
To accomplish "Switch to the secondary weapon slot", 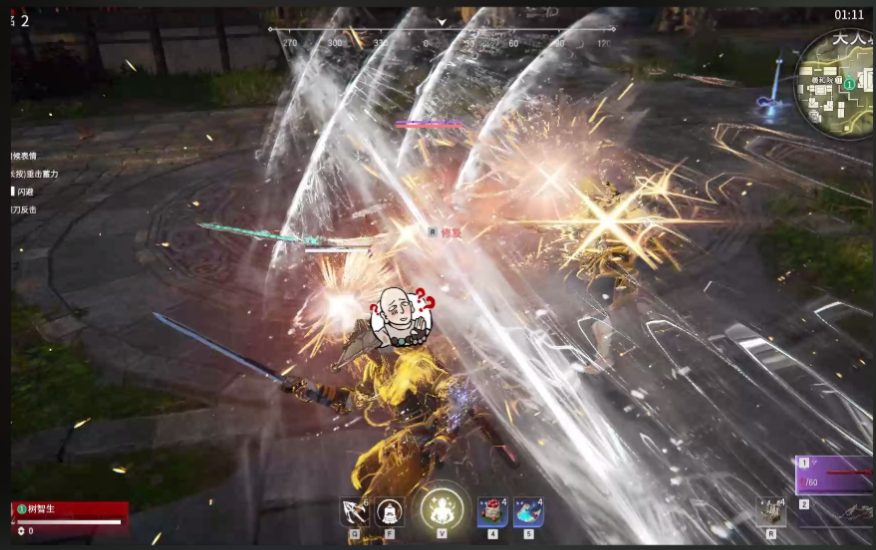I will [835, 514].
